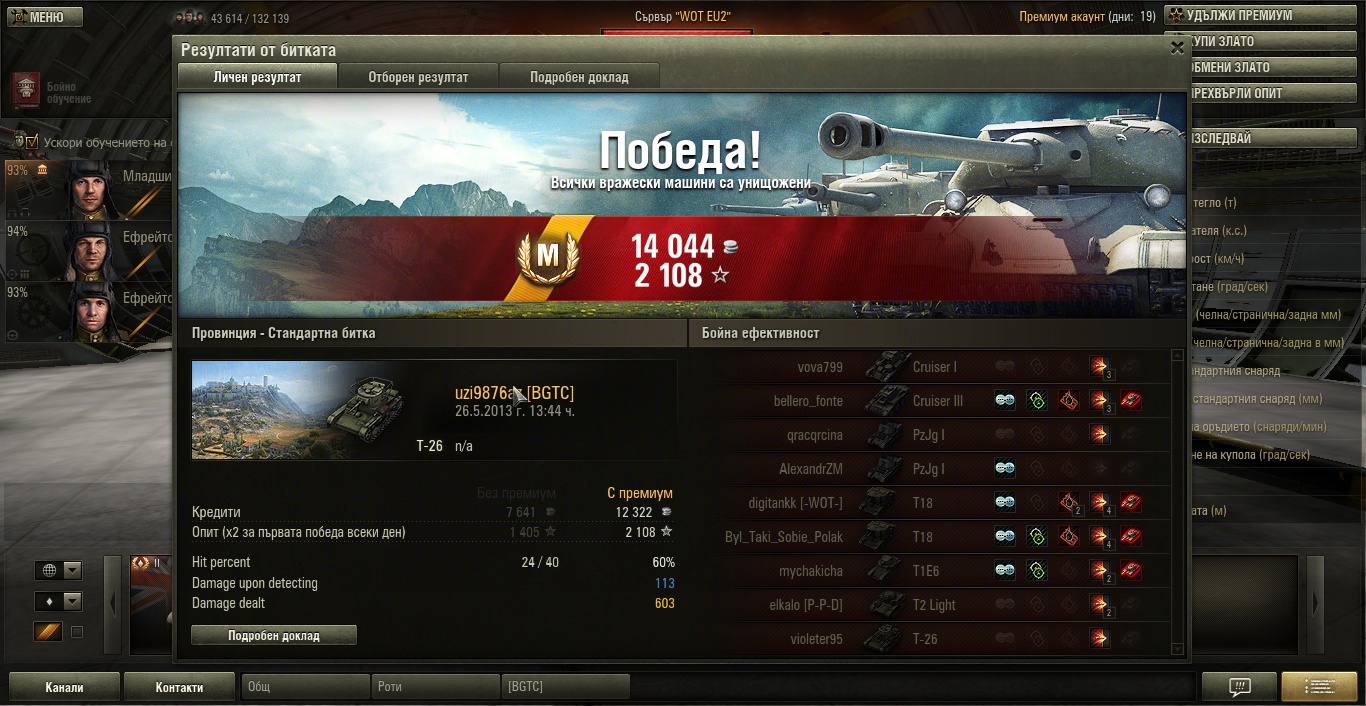Open the Контакти list
The image size is (1366, 706).
(180, 687)
